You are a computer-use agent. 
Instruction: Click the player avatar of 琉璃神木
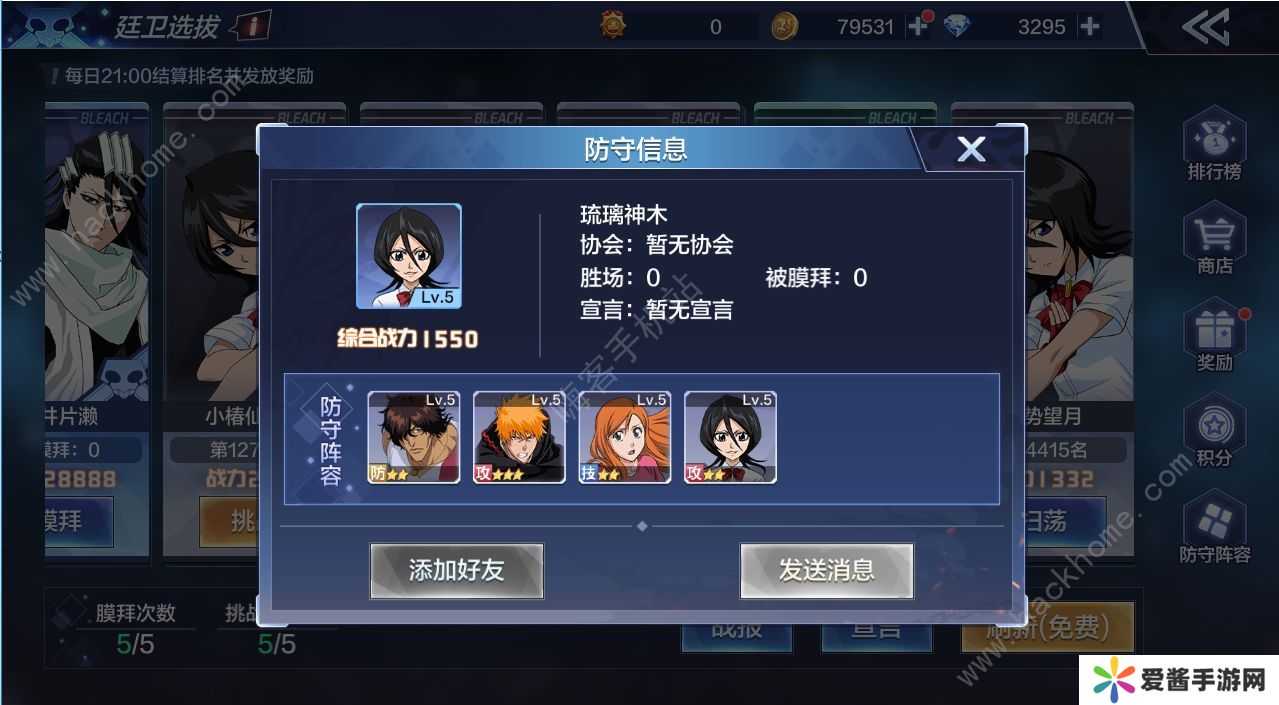409,256
